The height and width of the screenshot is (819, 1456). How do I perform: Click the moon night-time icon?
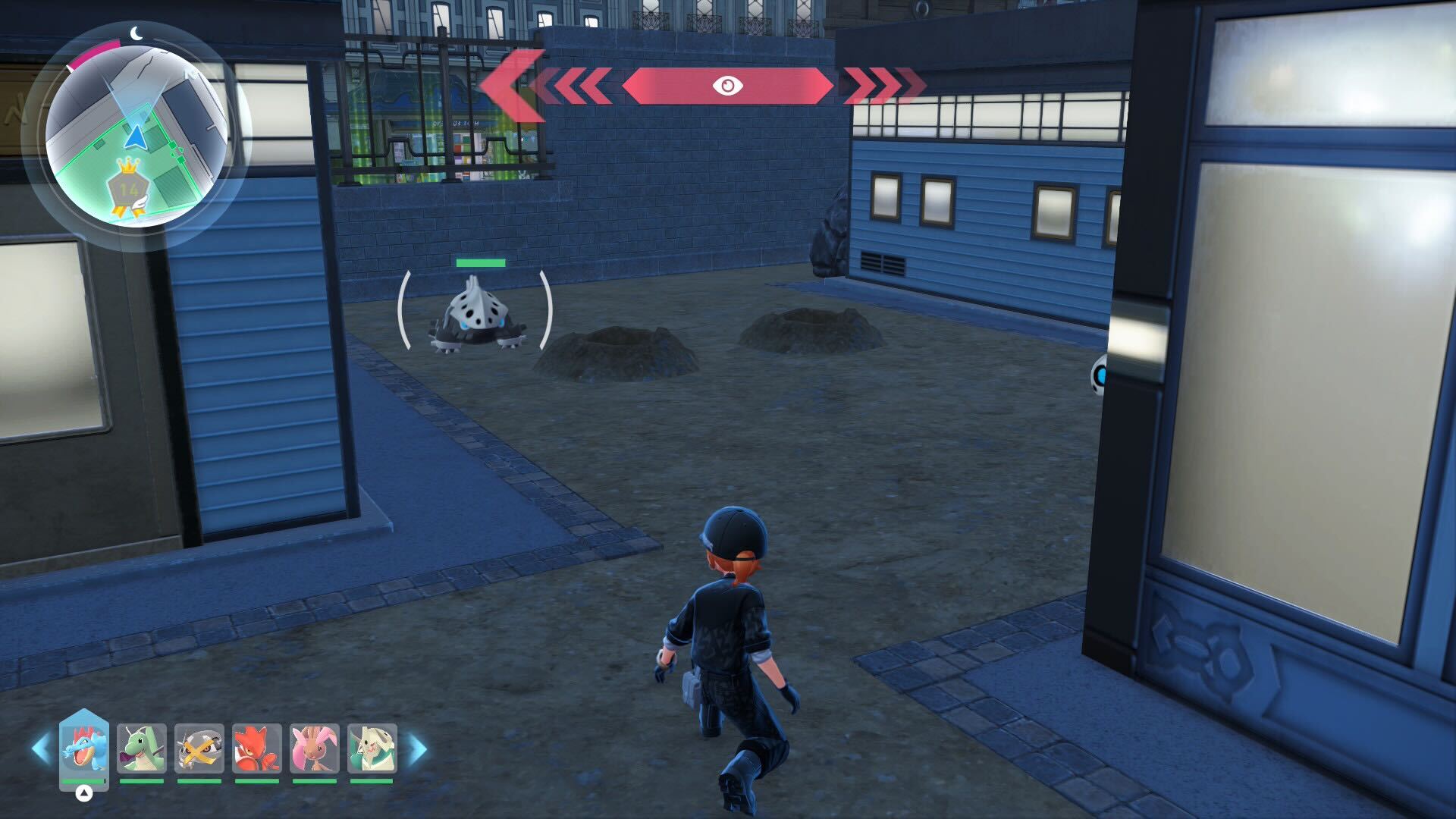(x=136, y=33)
